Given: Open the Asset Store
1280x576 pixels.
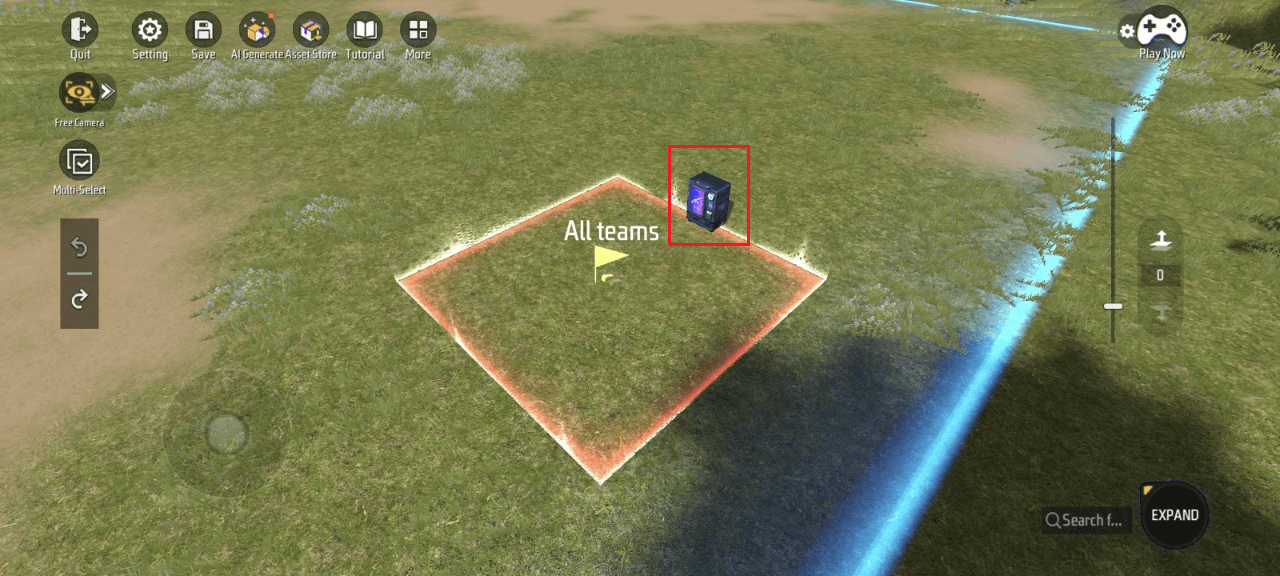Looking at the screenshot, I should pos(311,30).
